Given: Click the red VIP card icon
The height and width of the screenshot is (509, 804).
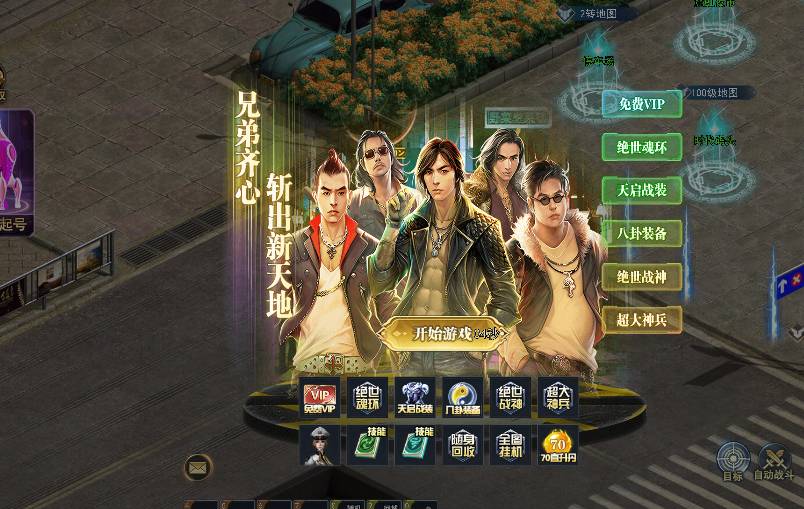Looking at the screenshot, I should 319,396.
